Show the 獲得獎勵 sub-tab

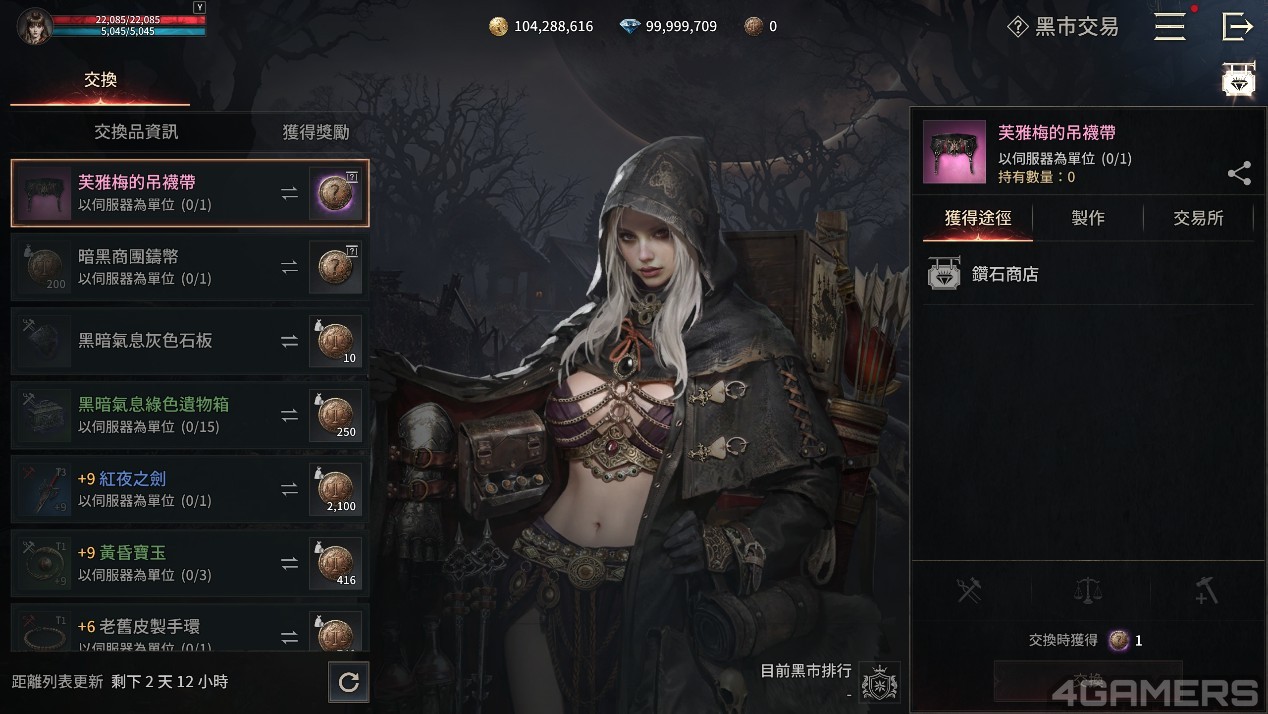point(315,132)
